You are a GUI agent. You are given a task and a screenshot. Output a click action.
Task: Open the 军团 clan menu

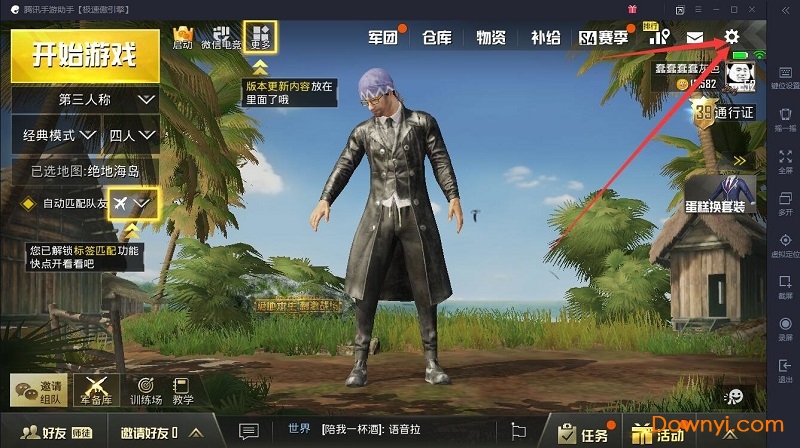click(x=383, y=38)
